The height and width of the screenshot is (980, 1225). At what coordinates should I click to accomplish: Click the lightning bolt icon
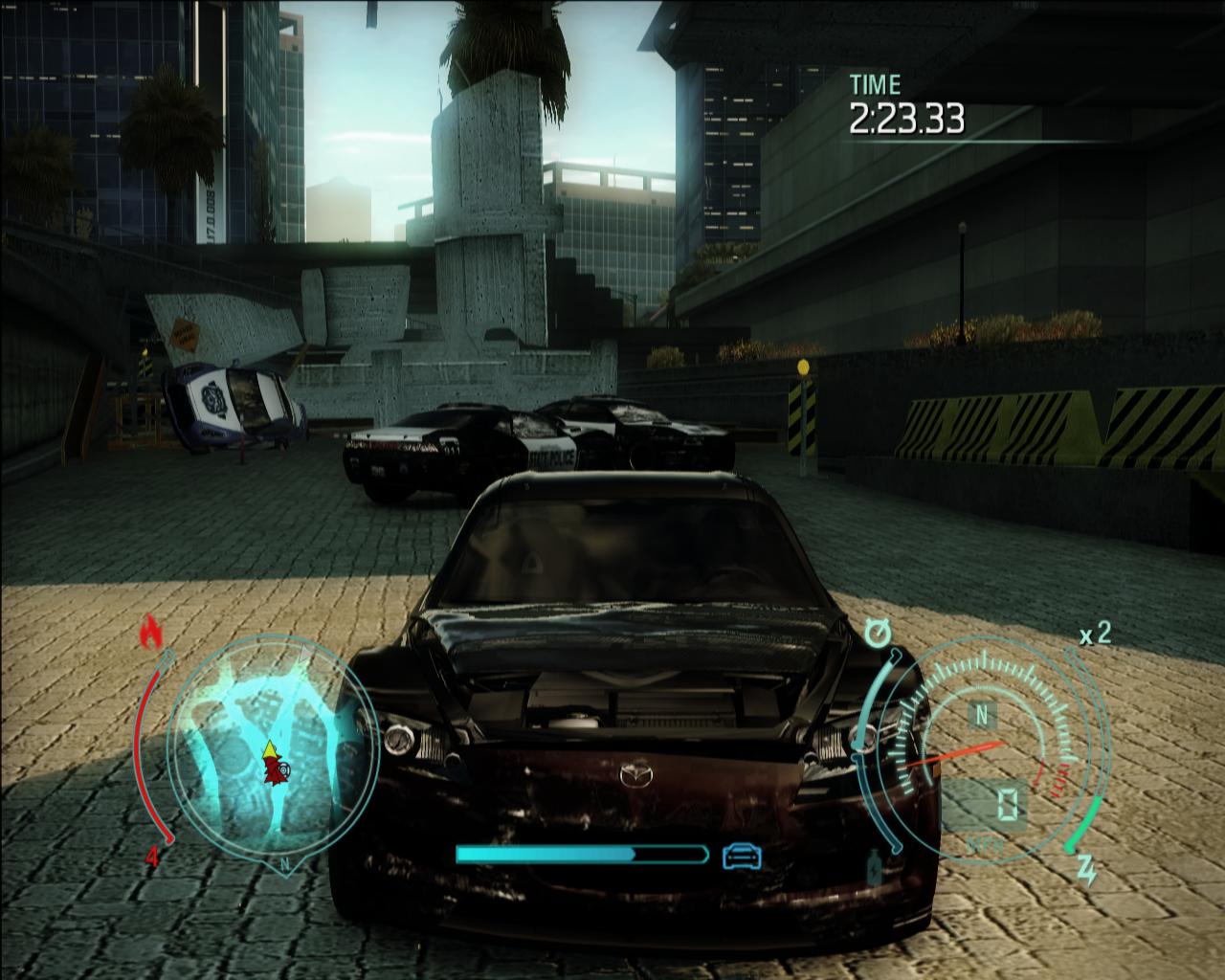click(x=1088, y=870)
